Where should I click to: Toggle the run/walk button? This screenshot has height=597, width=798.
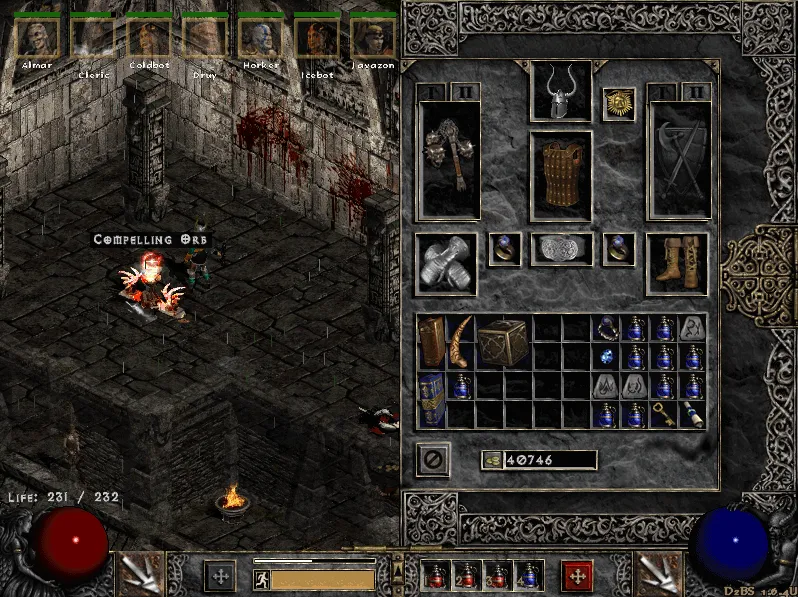[x=263, y=578]
